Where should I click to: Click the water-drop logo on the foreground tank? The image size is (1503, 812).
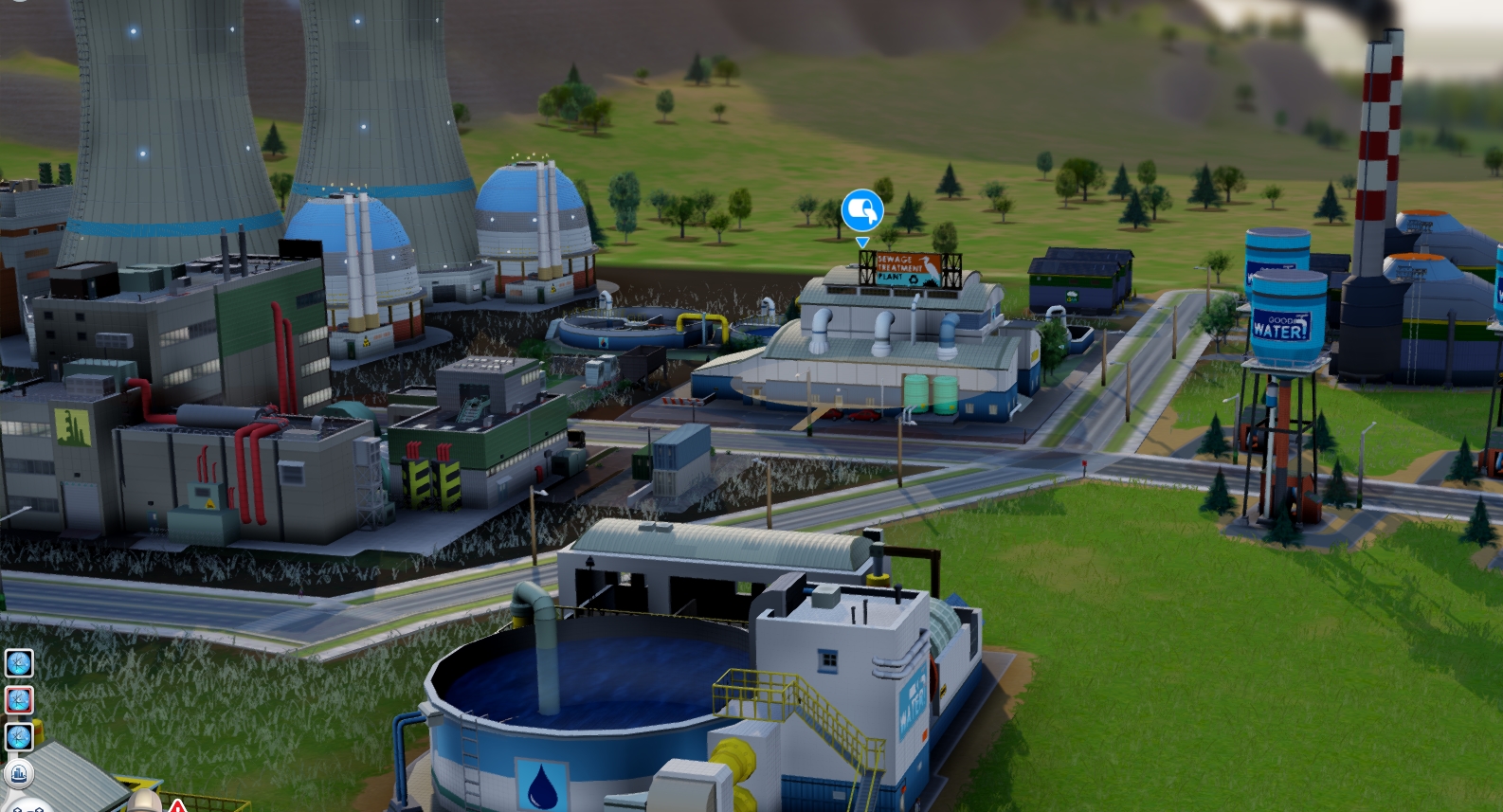[539, 782]
